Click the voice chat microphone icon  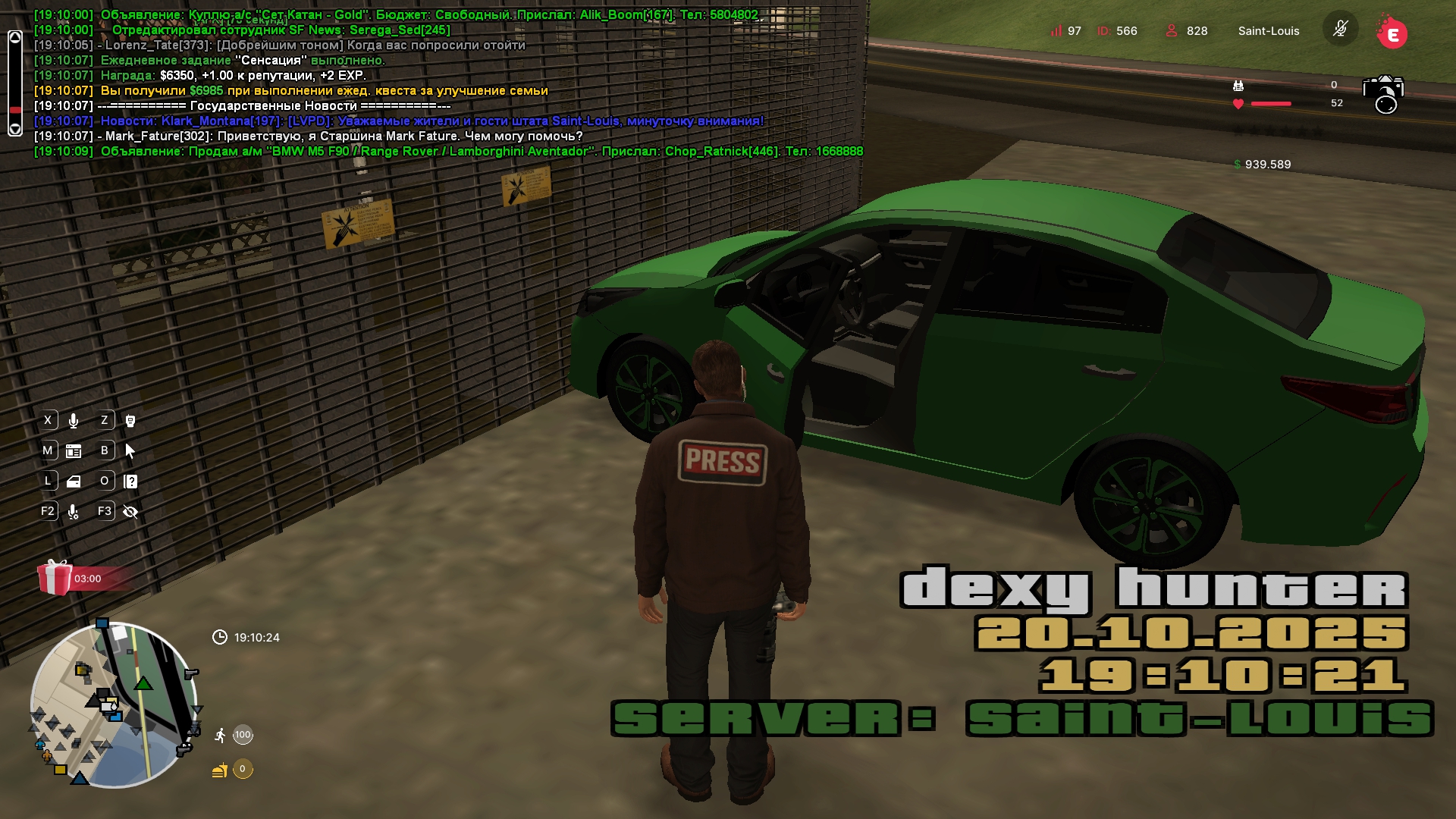pyautogui.click(x=74, y=421)
